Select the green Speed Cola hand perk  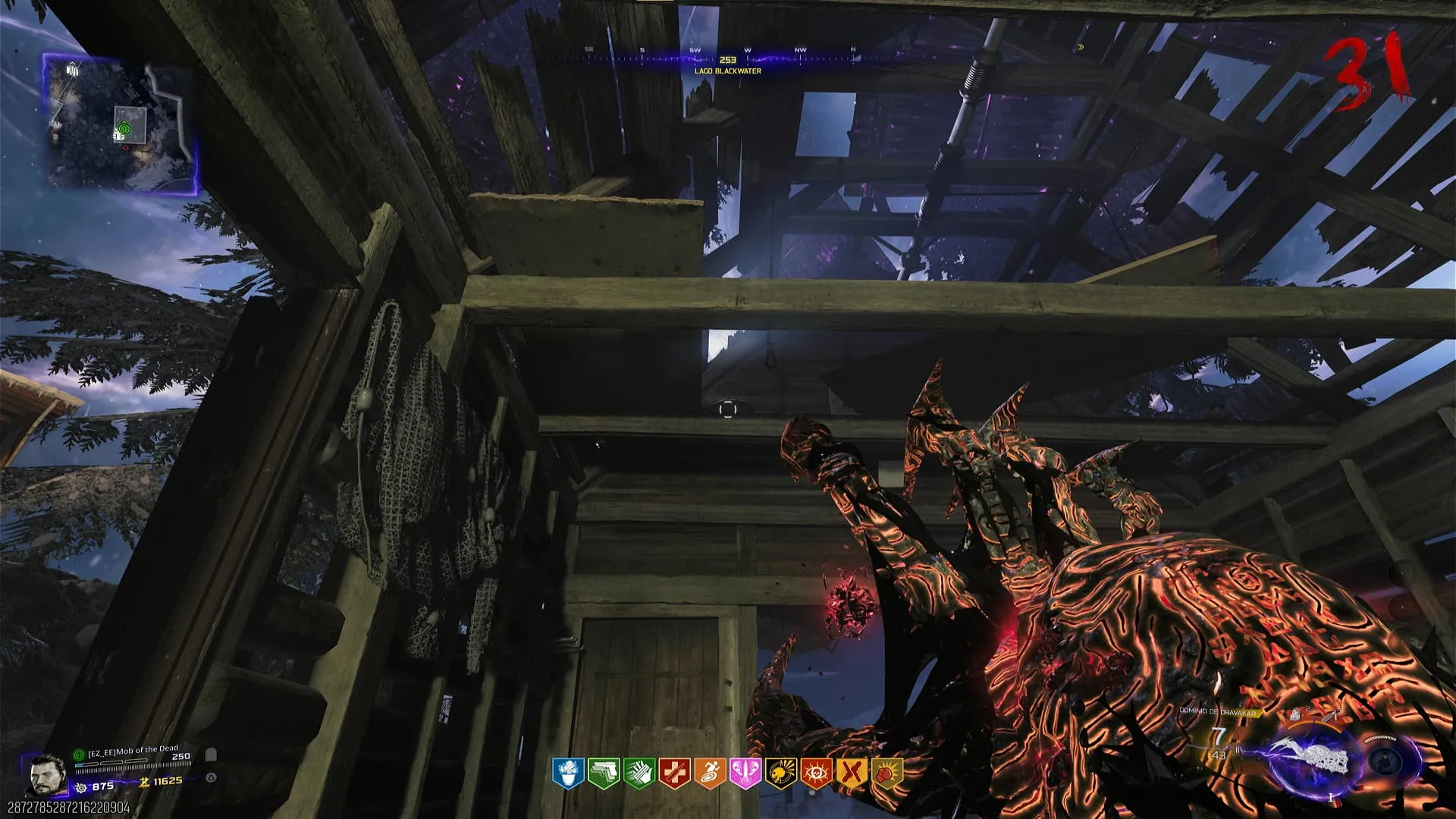[x=639, y=773]
